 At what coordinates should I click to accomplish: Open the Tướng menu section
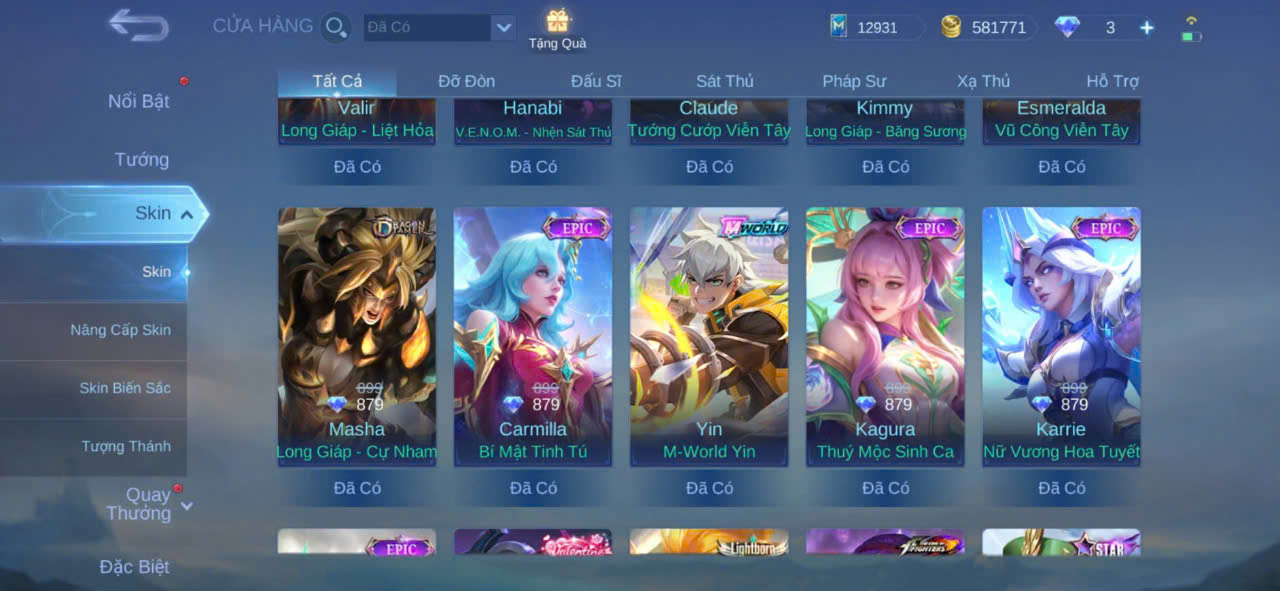141,159
